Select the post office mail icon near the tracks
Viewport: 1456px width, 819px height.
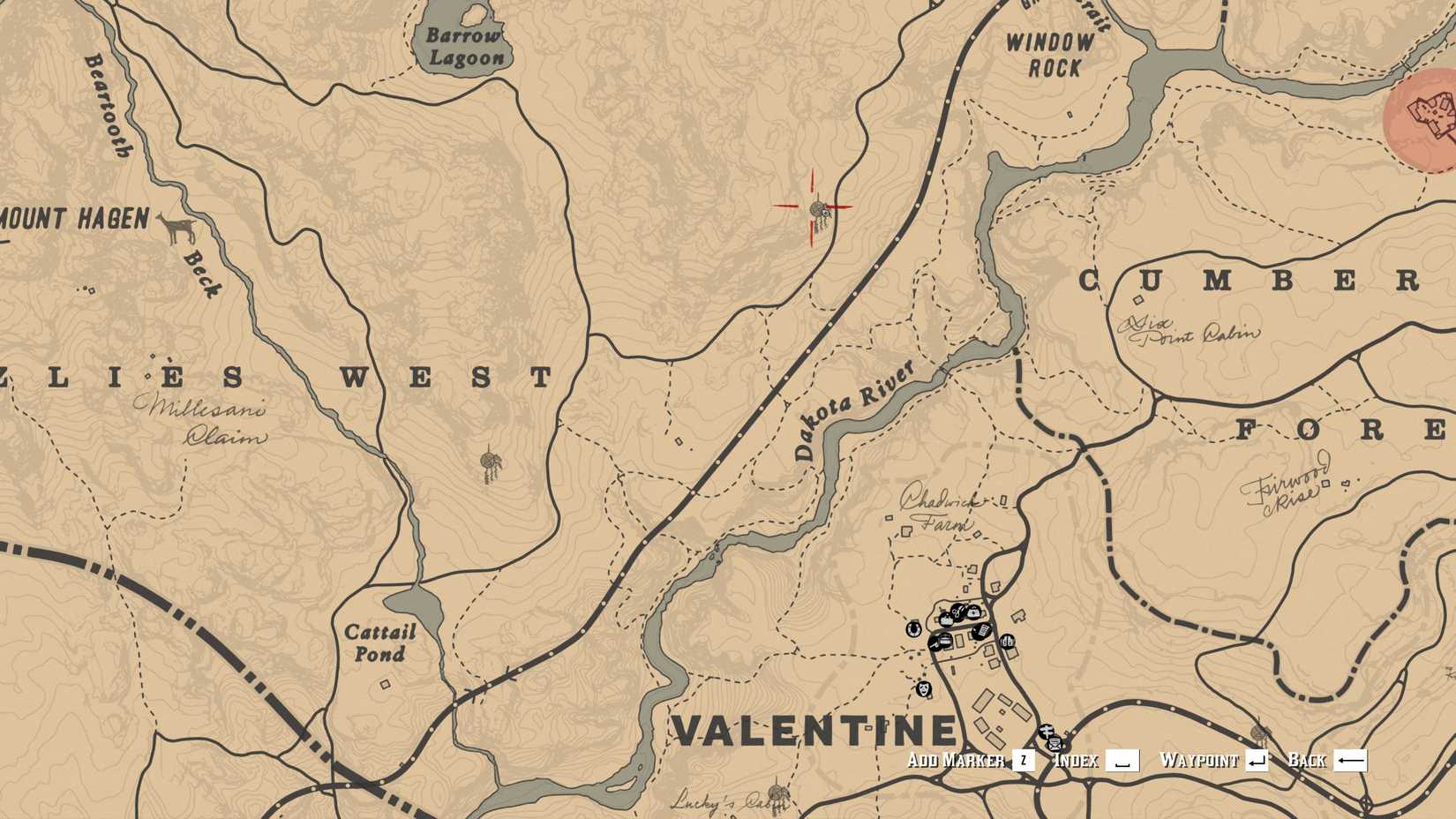pos(1055,744)
